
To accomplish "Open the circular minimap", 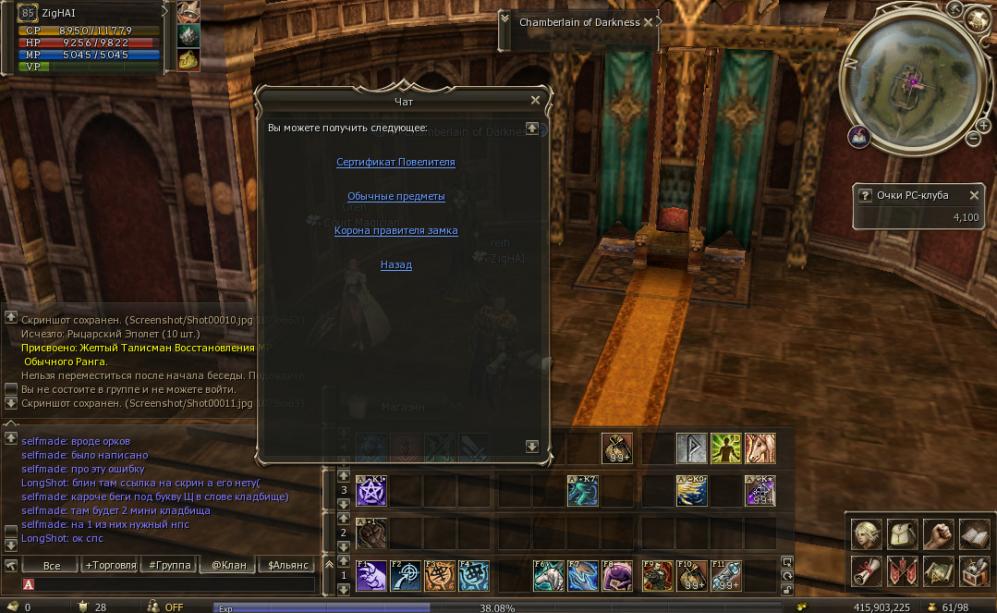I will (x=911, y=77).
